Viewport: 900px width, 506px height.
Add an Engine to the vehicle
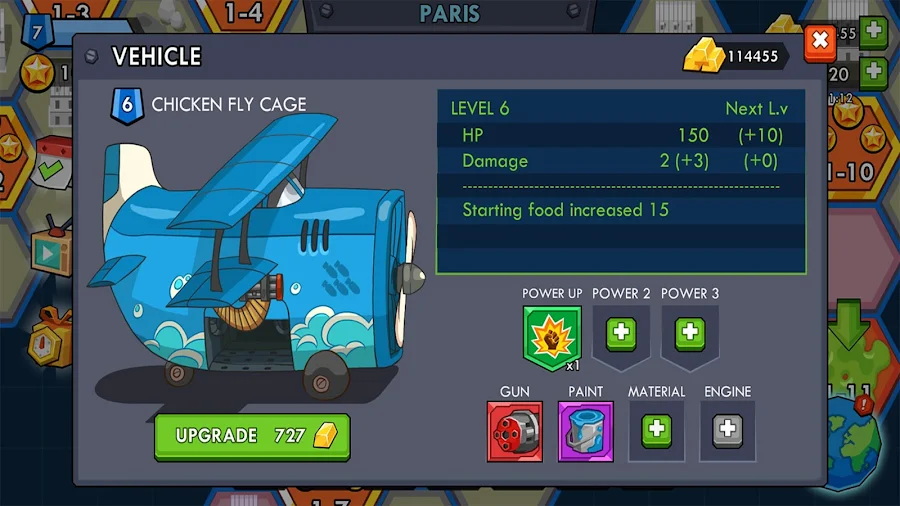[727, 431]
